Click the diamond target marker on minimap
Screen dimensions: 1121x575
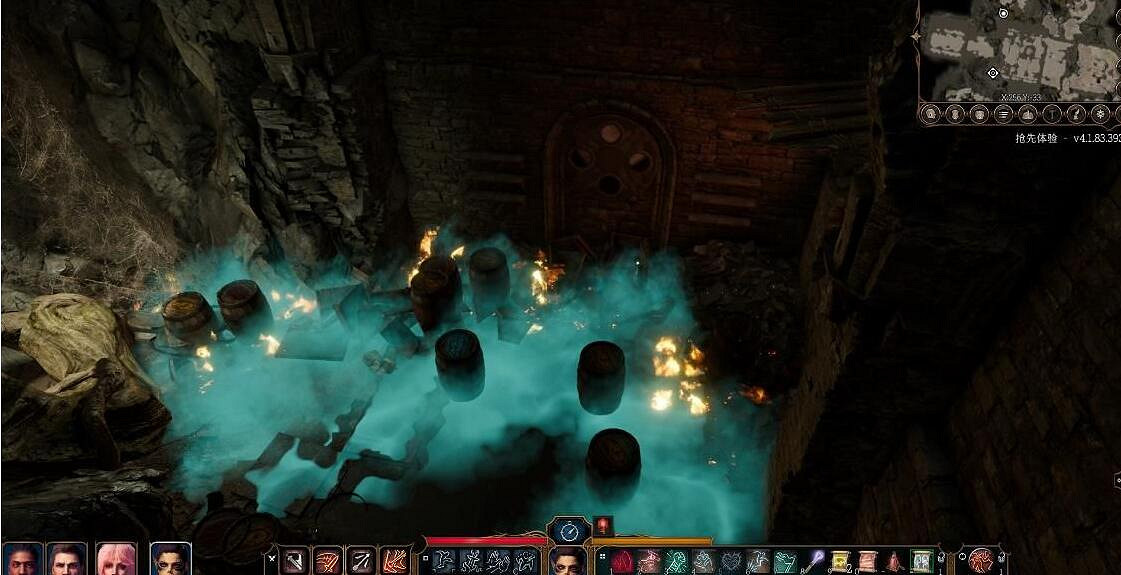coord(992,73)
